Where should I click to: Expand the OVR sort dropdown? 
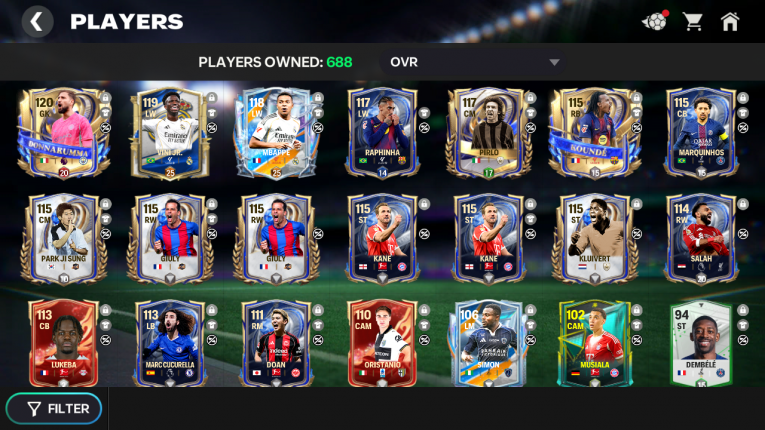pyautogui.click(x=554, y=63)
